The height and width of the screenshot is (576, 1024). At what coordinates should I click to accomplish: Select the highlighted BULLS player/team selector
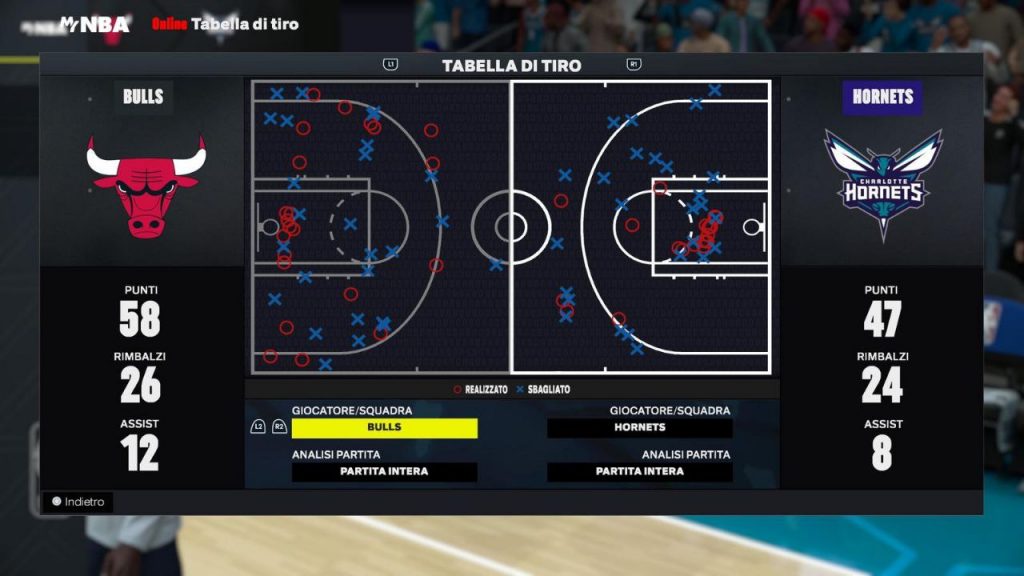[384, 428]
